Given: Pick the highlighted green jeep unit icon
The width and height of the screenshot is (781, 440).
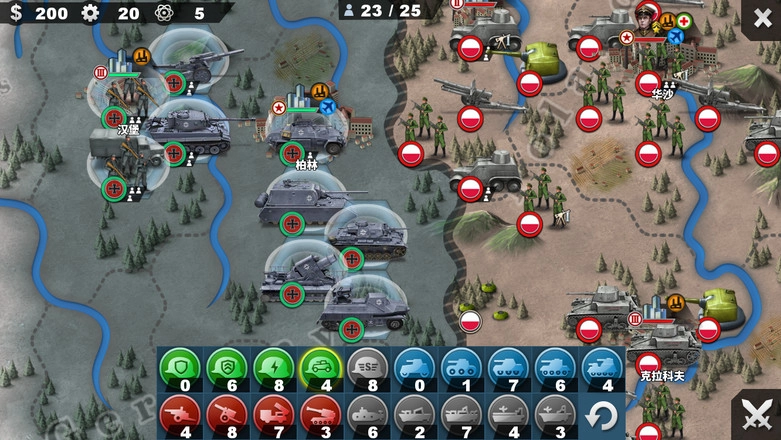Looking at the screenshot, I should coord(321,366).
